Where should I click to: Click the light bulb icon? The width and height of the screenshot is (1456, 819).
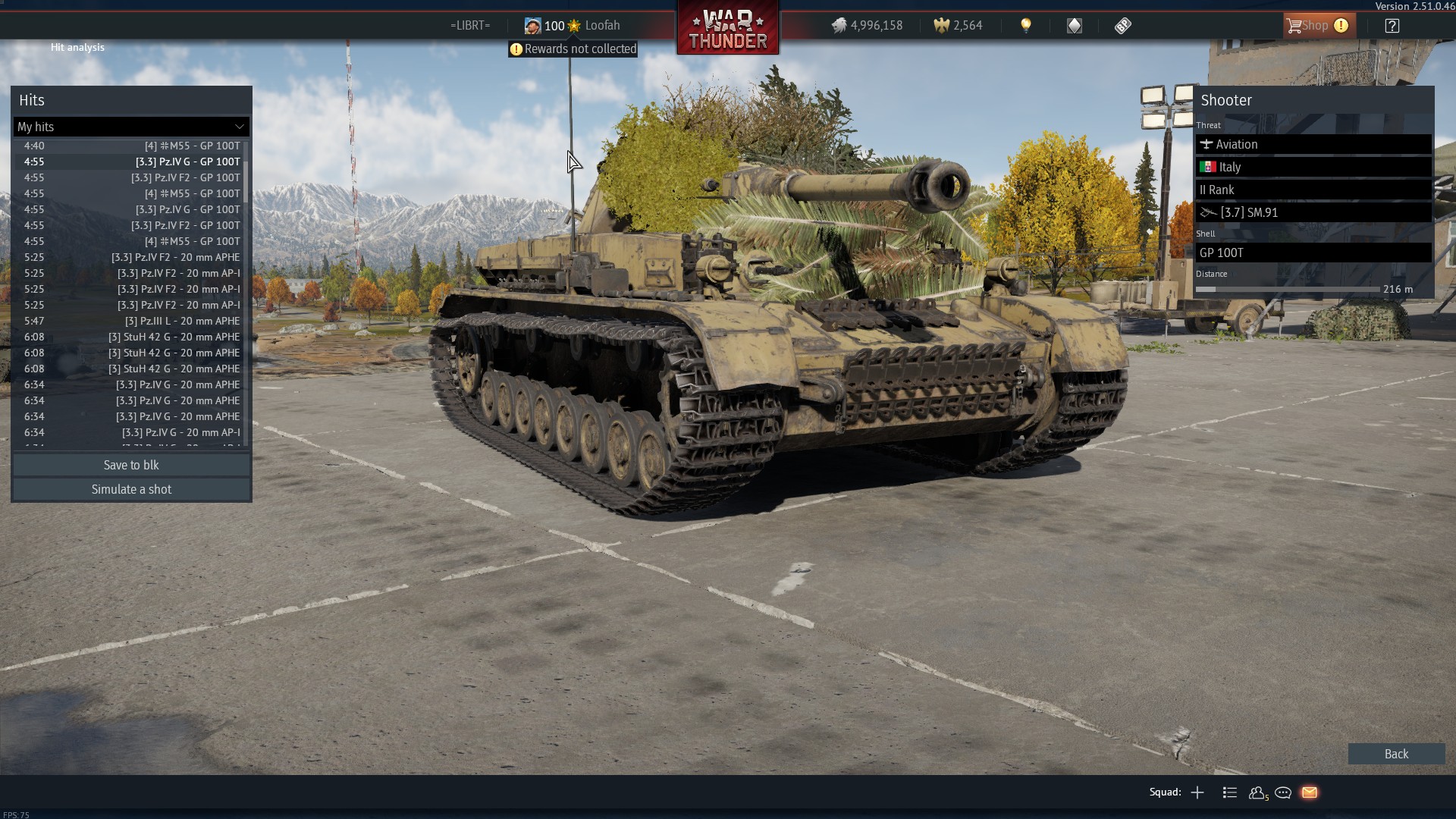[x=1026, y=26]
